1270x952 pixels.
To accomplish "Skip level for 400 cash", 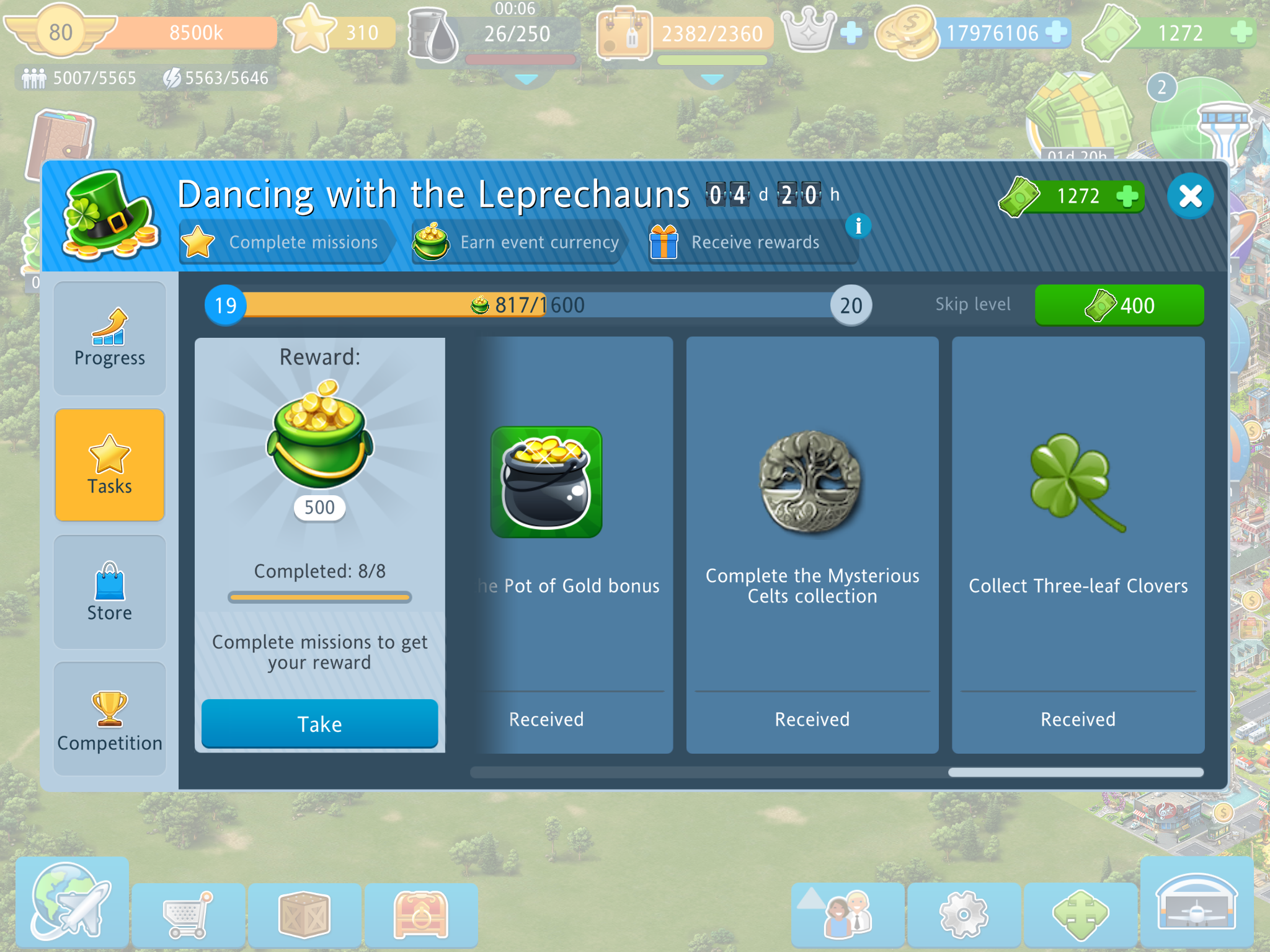I will click(x=1119, y=305).
